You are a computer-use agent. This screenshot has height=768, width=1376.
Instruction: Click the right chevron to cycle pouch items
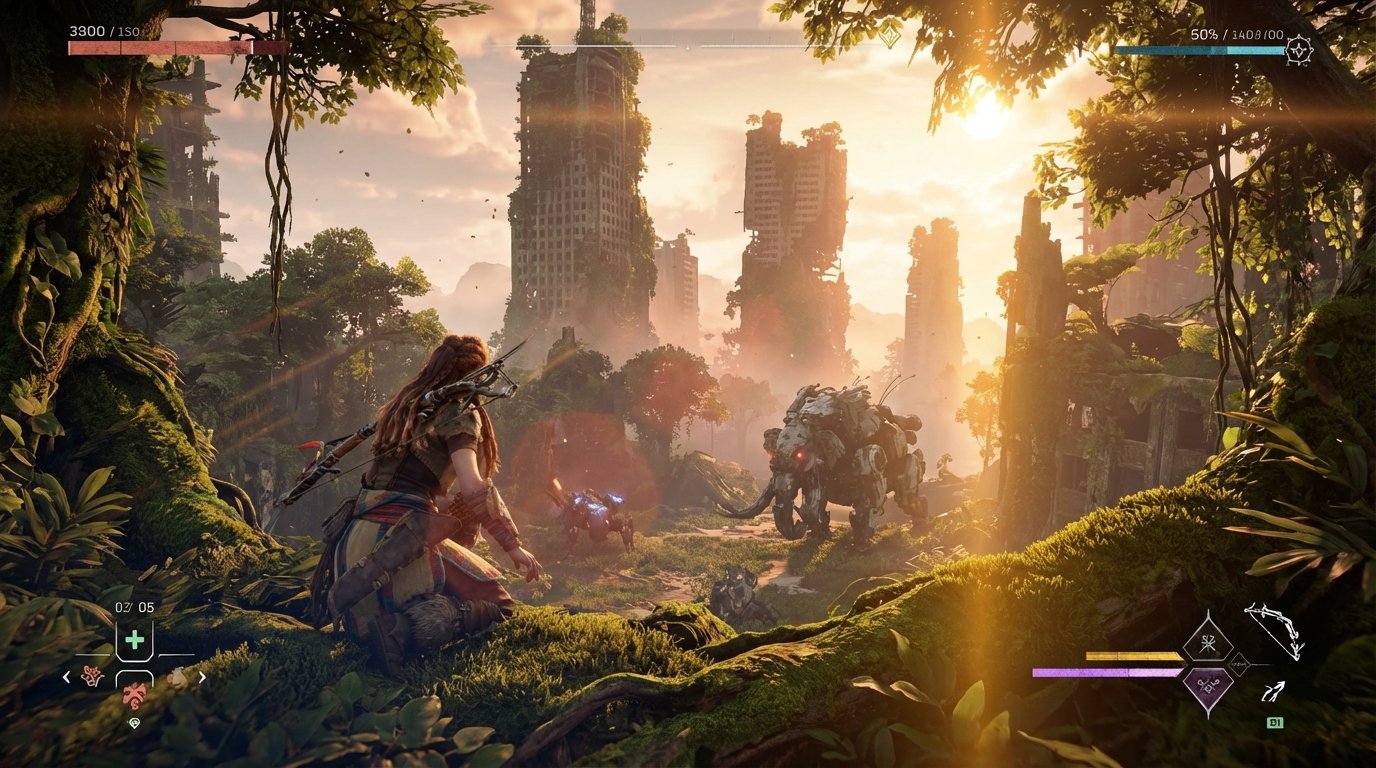point(202,676)
